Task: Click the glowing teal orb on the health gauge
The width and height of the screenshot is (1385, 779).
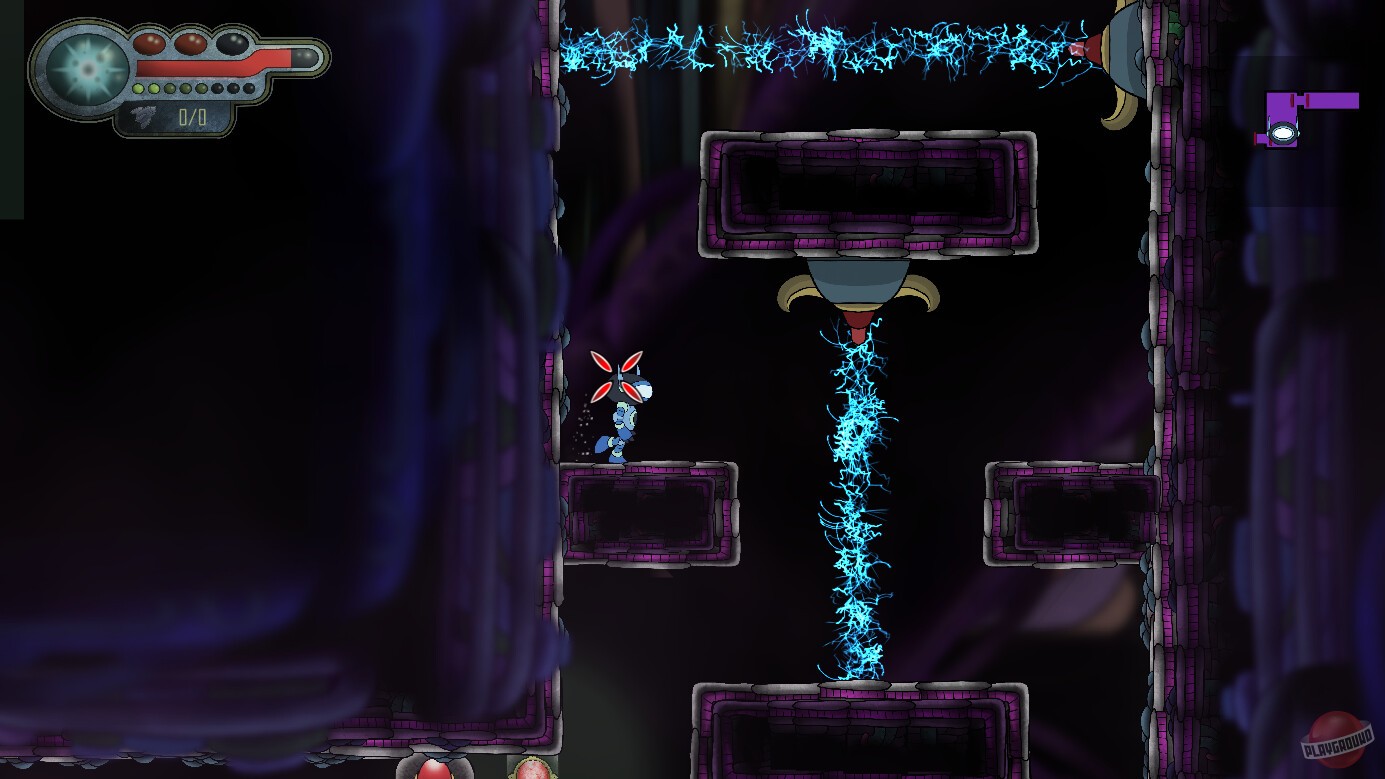Action: tap(87, 68)
